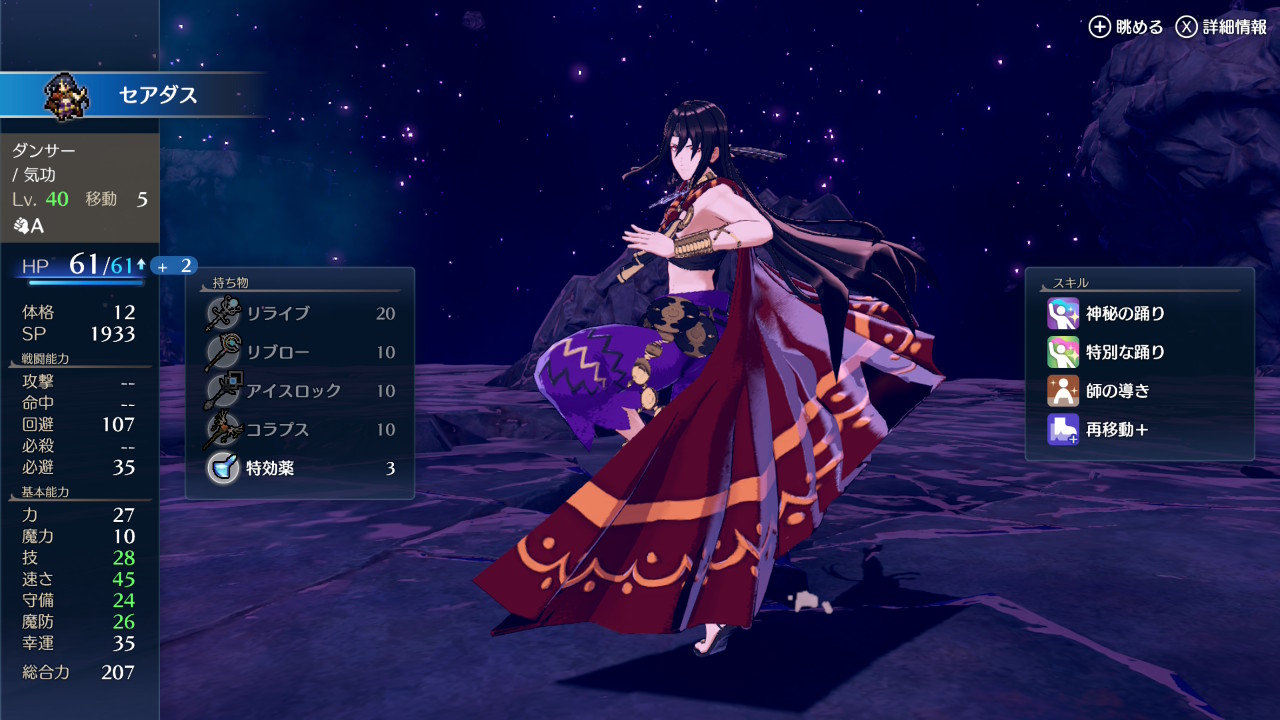Select the アイスロック staff row
This screenshot has width=1280, height=720.
(x=300, y=391)
